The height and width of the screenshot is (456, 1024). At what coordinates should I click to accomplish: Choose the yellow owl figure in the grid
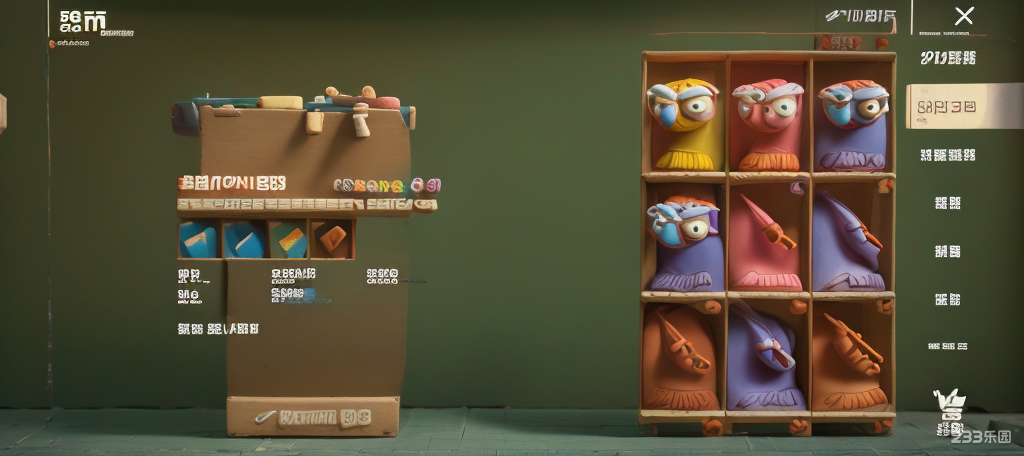(x=683, y=122)
